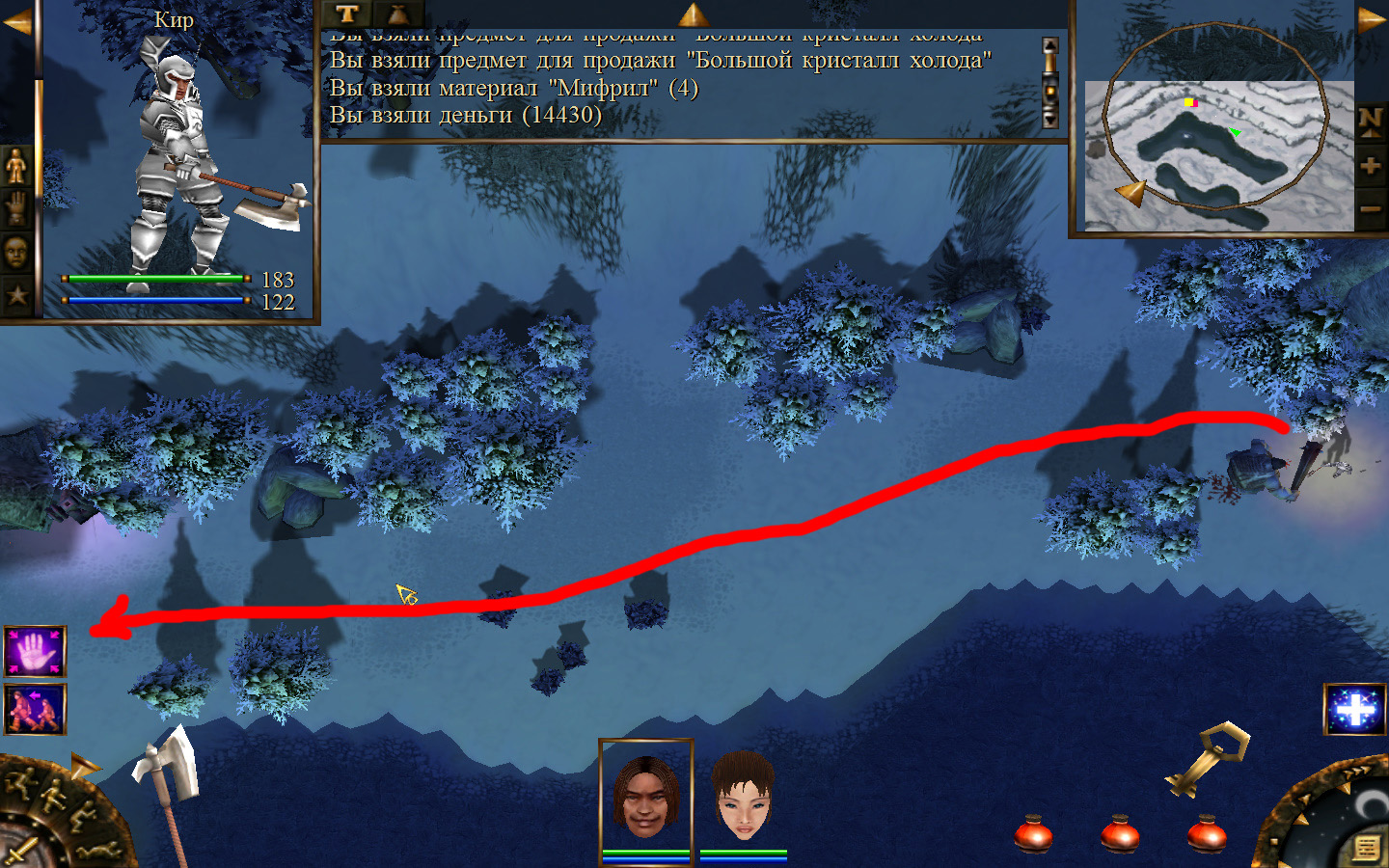
Task: Activate the purple open hand ability
Action: (35, 652)
